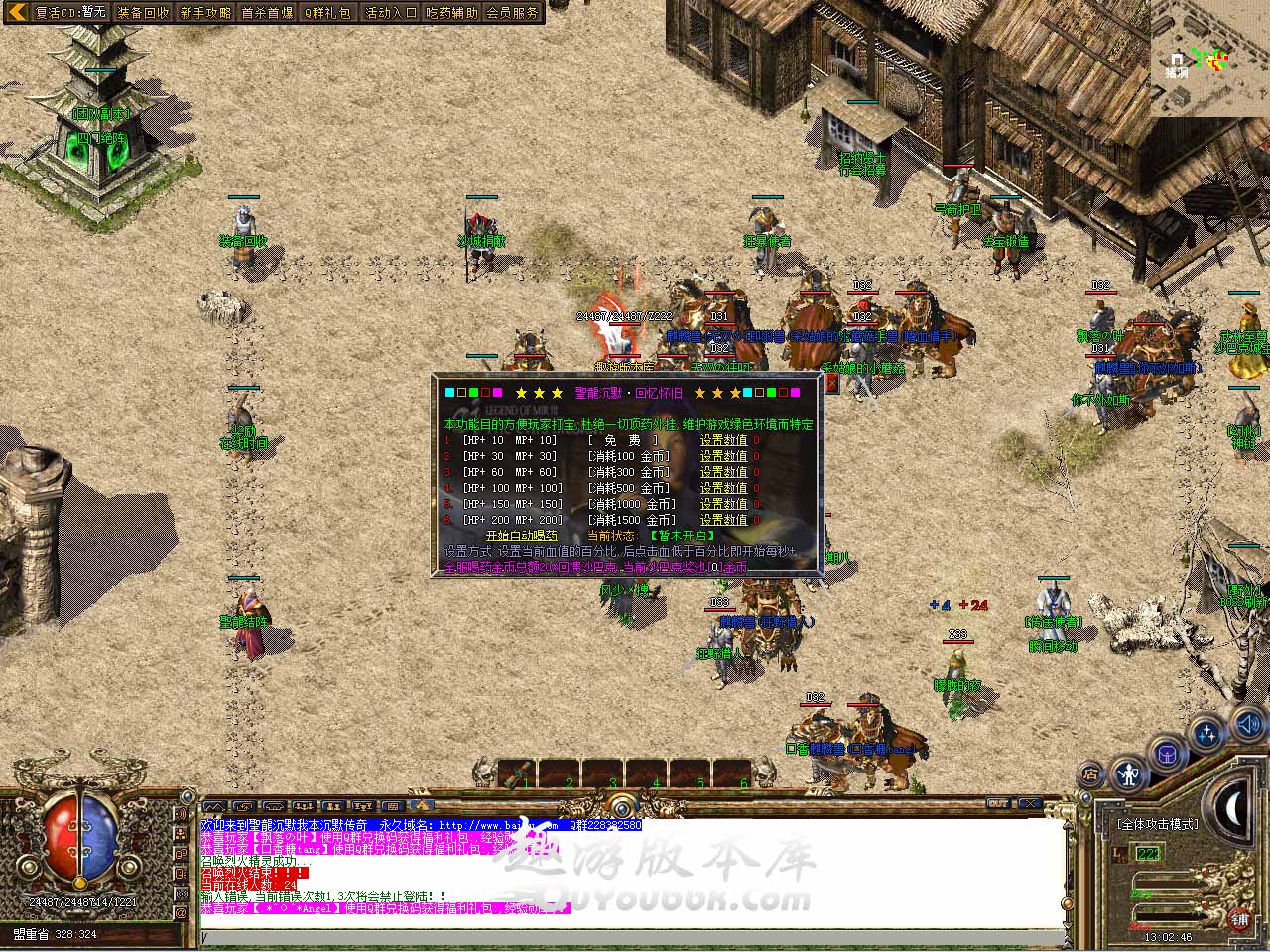Open the 装备回收 equipment recycling menu
The height and width of the screenshot is (952, 1270).
click(143, 13)
